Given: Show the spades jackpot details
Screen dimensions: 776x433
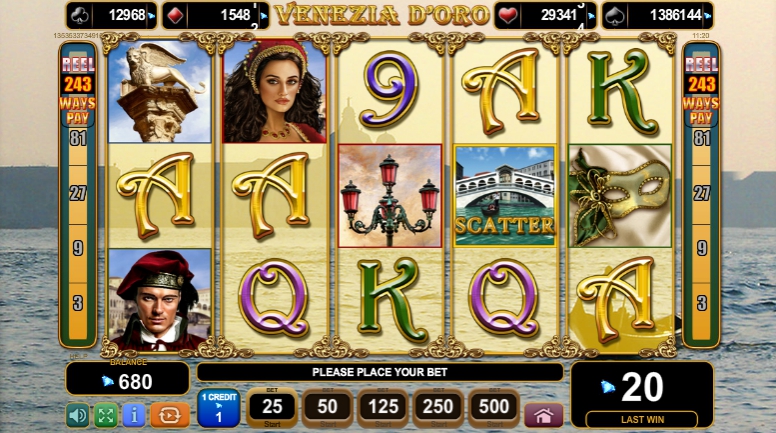Looking at the screenshot, I should tap(657, 15).
